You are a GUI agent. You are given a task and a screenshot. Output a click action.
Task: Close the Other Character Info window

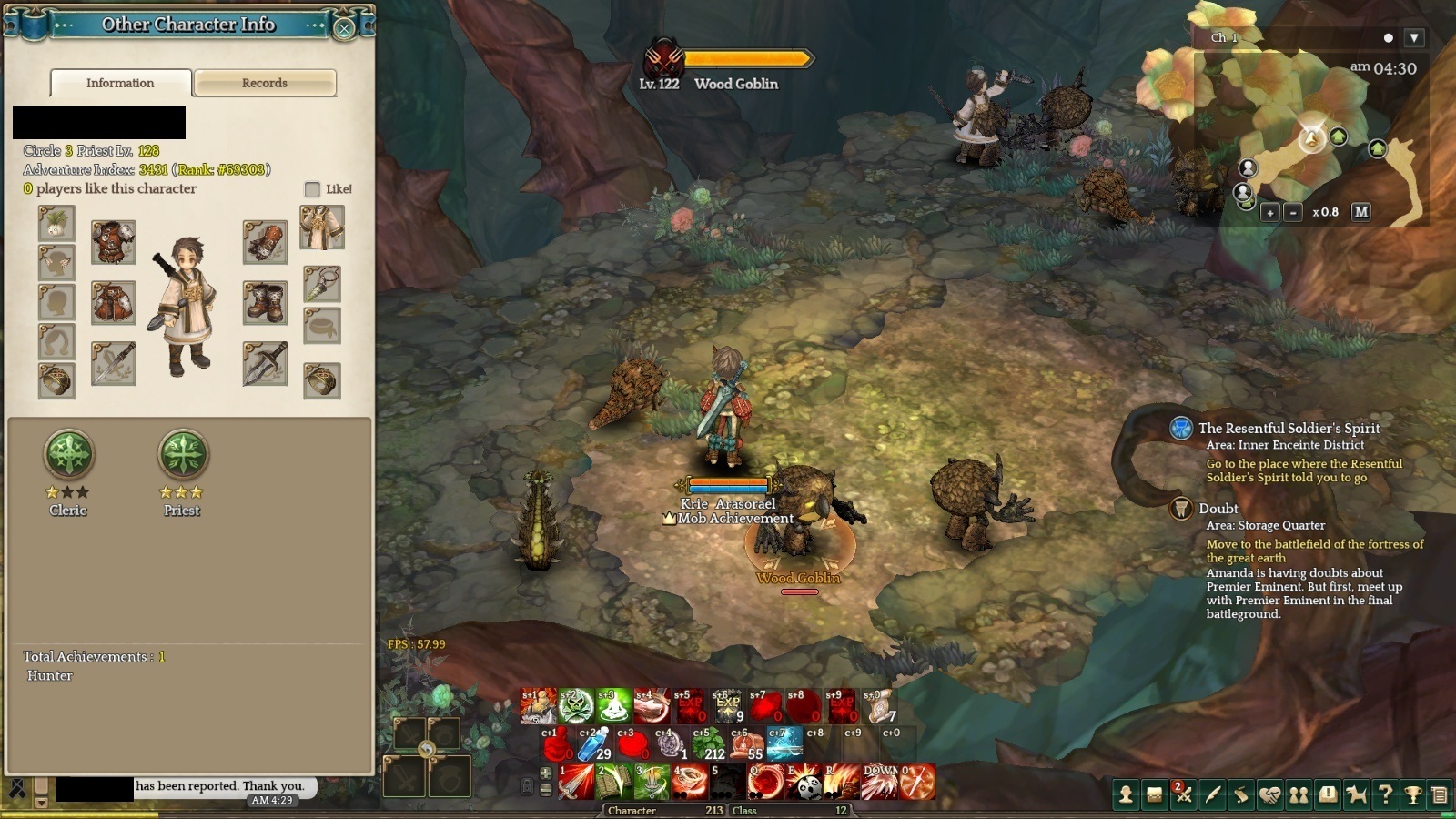coord(344,28)
